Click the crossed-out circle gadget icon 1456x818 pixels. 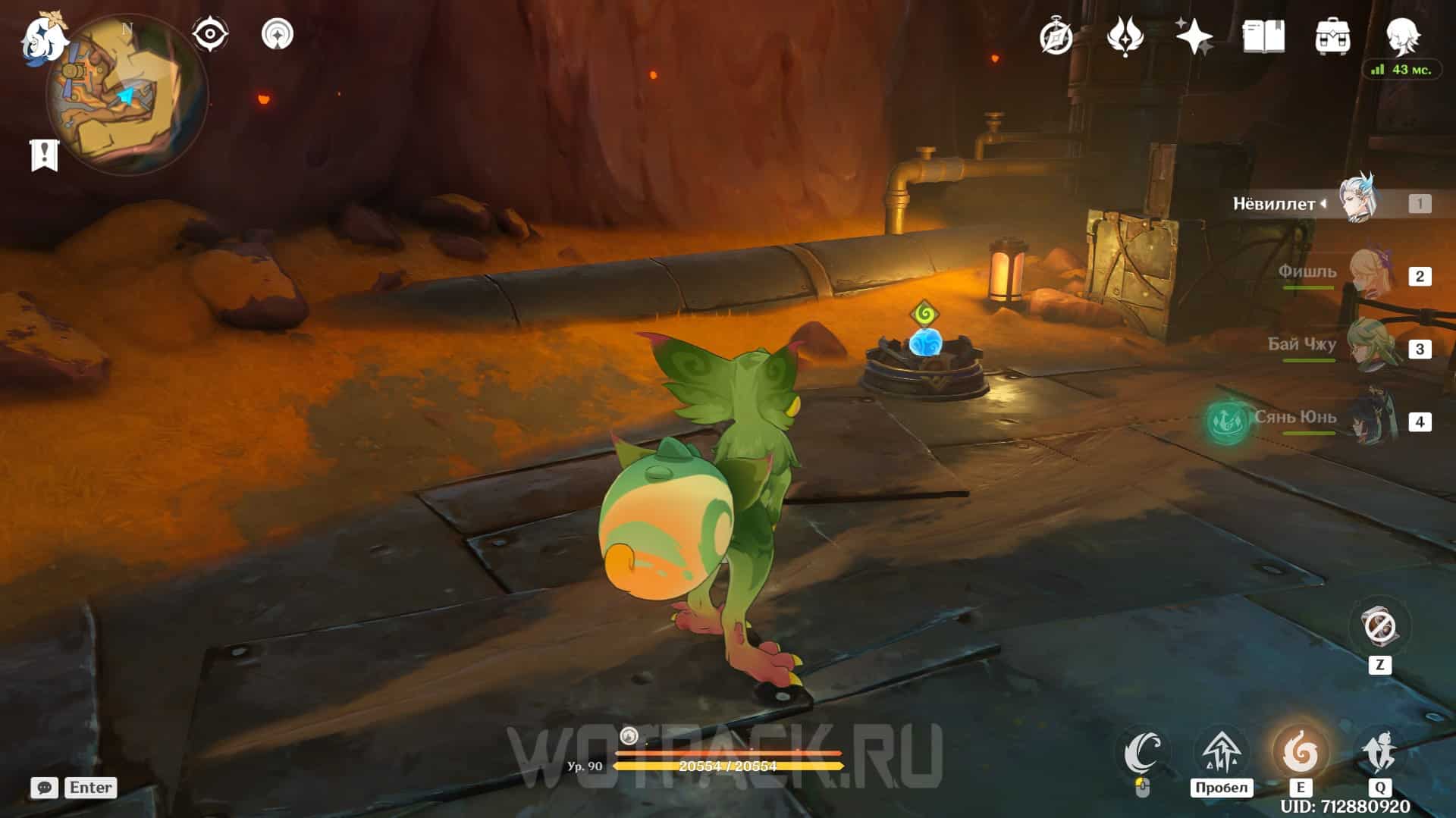1379,627
